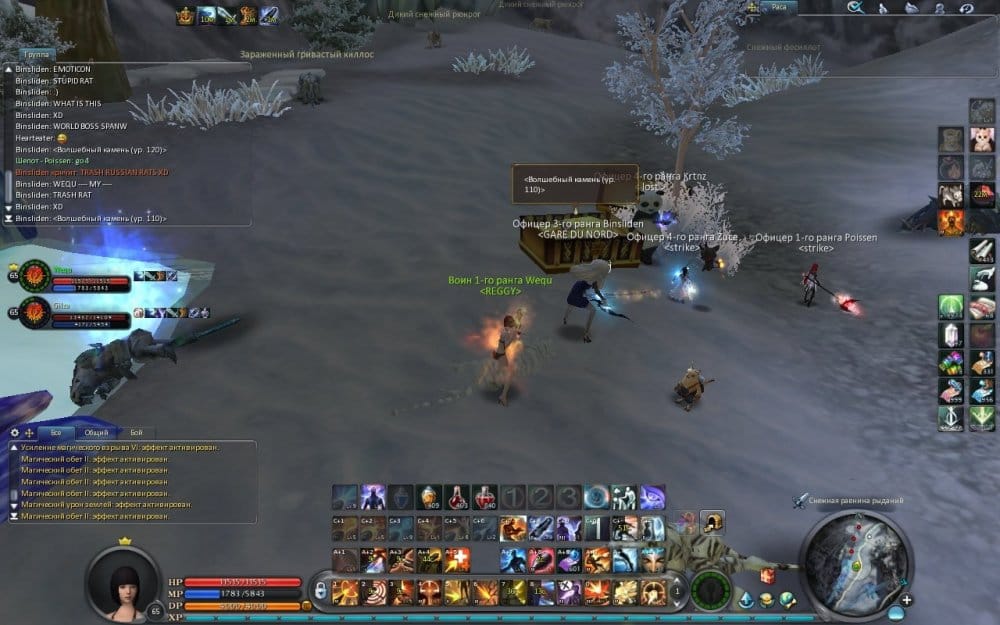Select party member Wequ's portrait

33,277
